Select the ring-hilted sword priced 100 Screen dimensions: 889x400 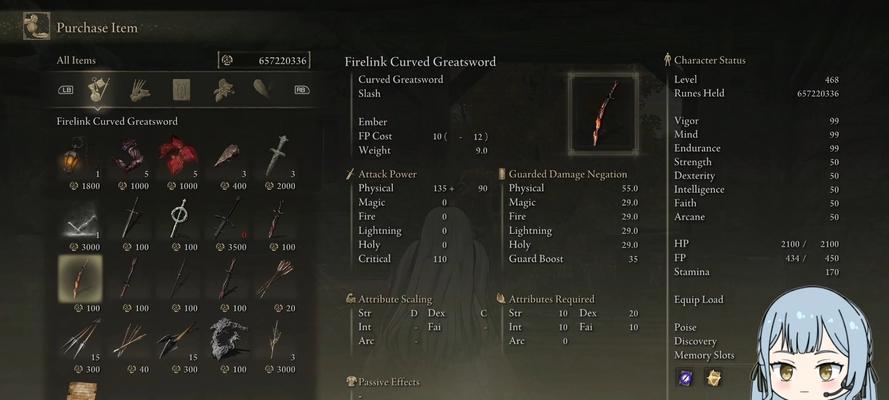click(179, 218)
